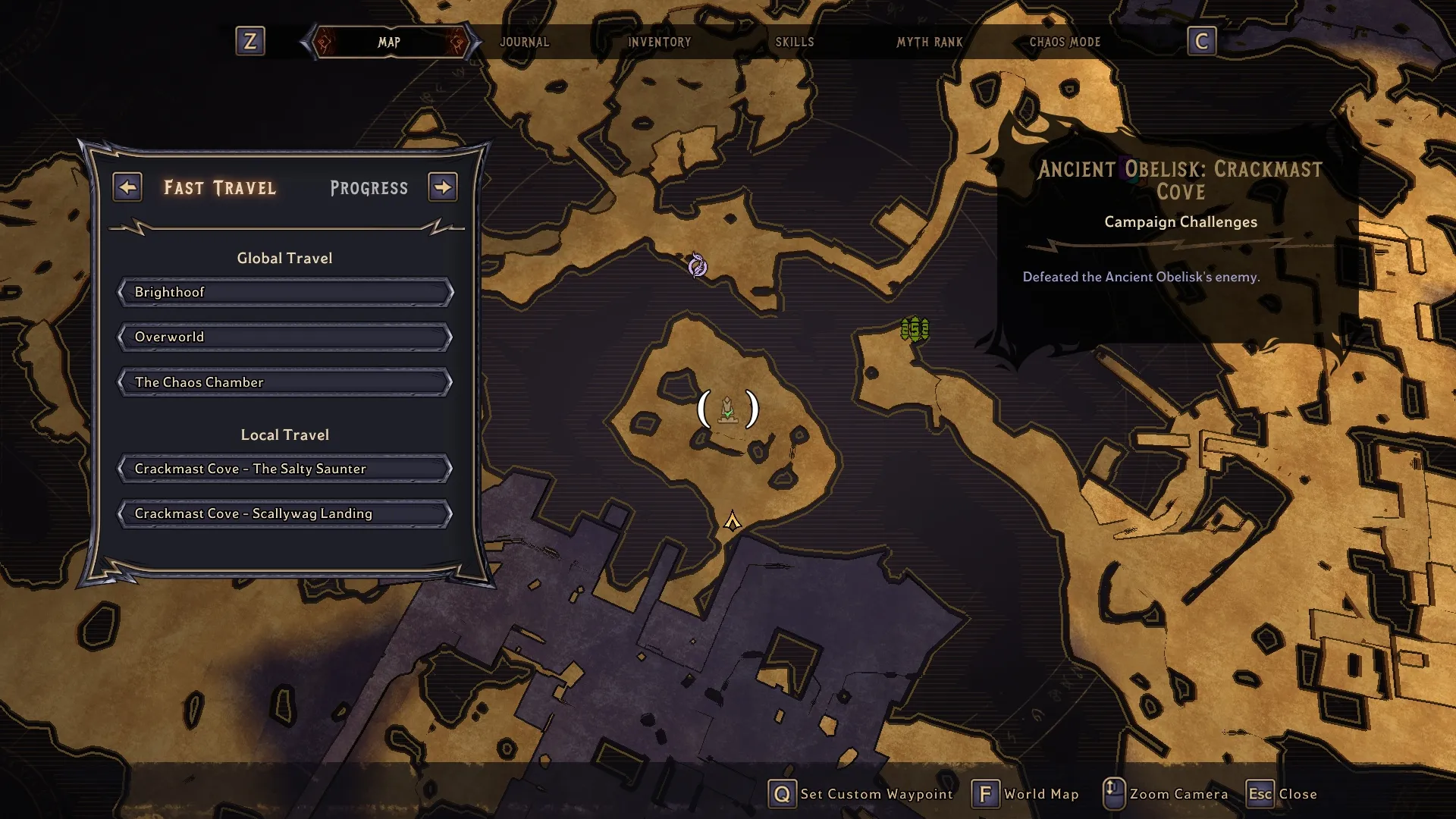The height and width of the screenshot is (819, 1456).
Task: Click the green vending machine map marker
Action: pyautogui.click(x=915, y=329)
